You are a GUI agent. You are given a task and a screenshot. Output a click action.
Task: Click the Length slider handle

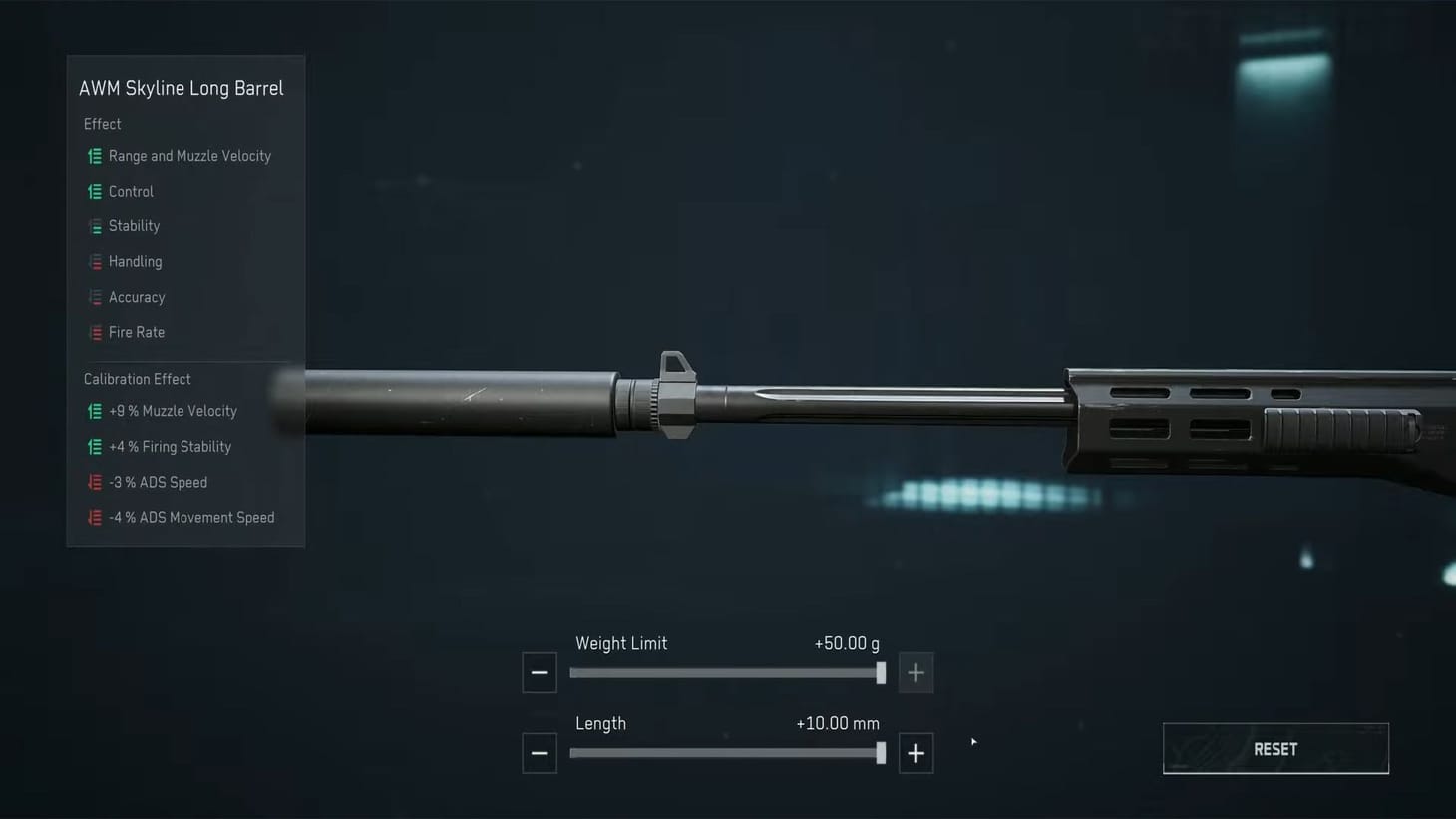pos(880,753)
